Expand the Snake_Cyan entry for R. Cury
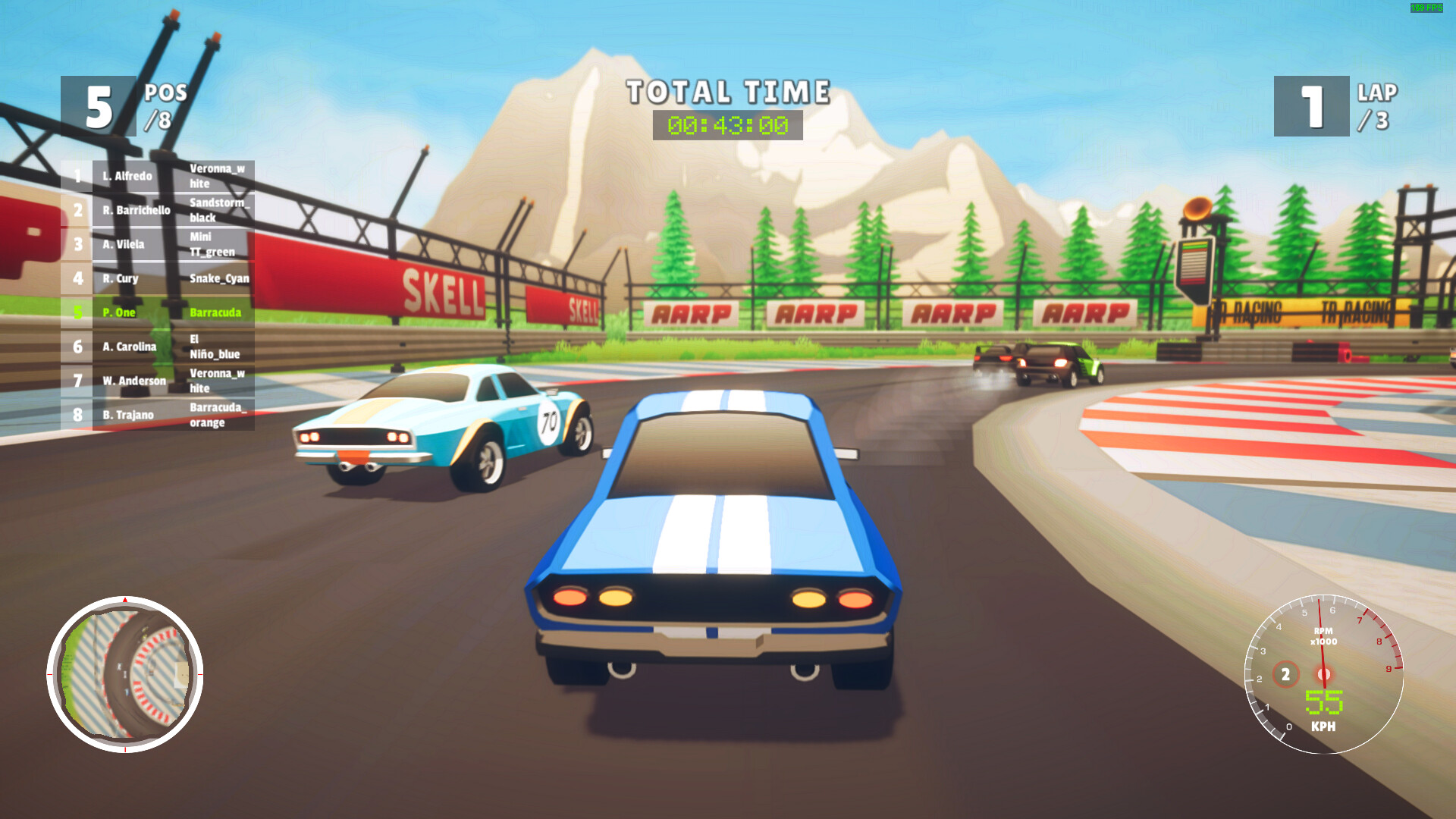This screenshot has width=1456, height=819. [x=219, y=278]
